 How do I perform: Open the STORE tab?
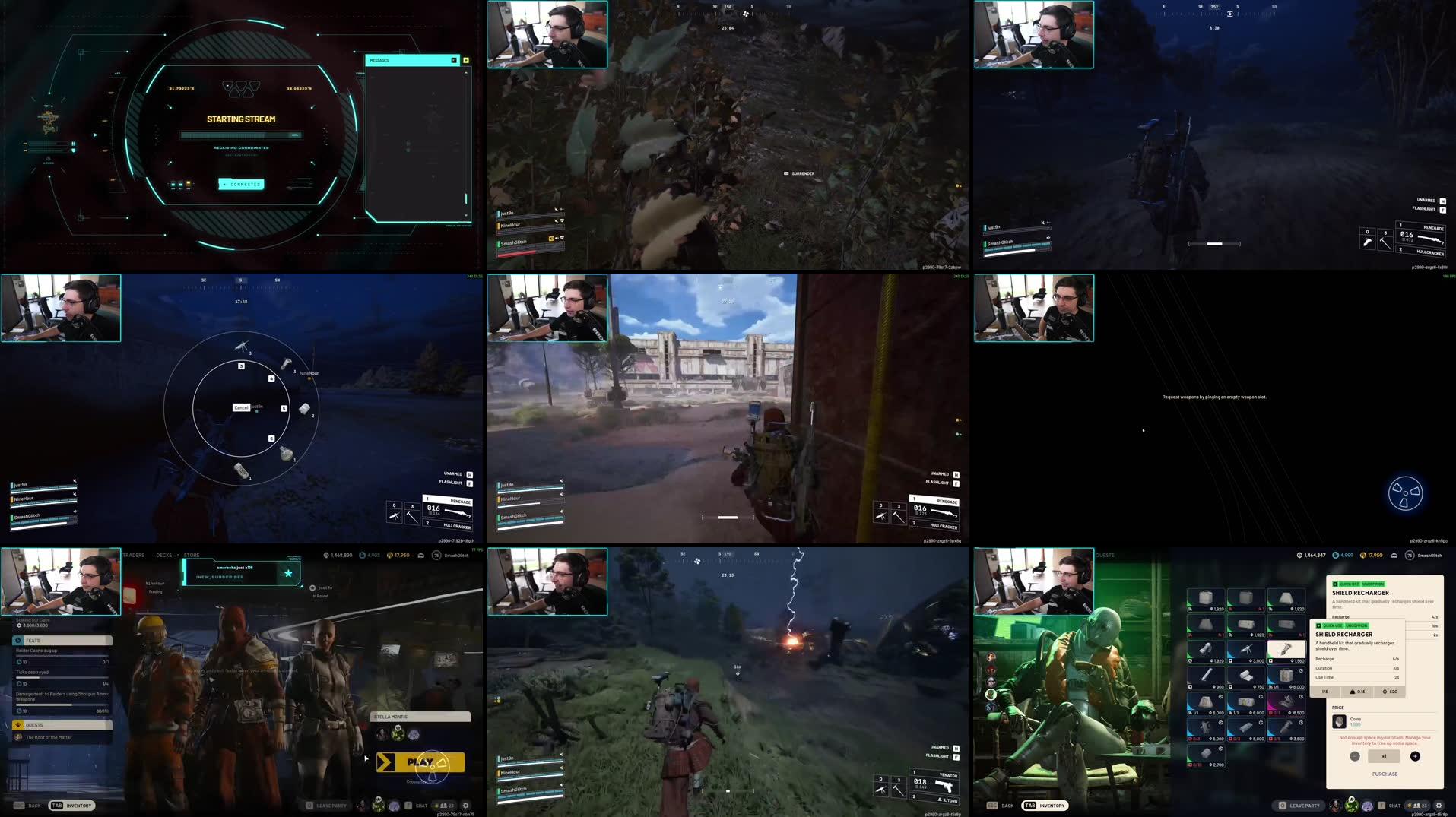tap(192, 555)
